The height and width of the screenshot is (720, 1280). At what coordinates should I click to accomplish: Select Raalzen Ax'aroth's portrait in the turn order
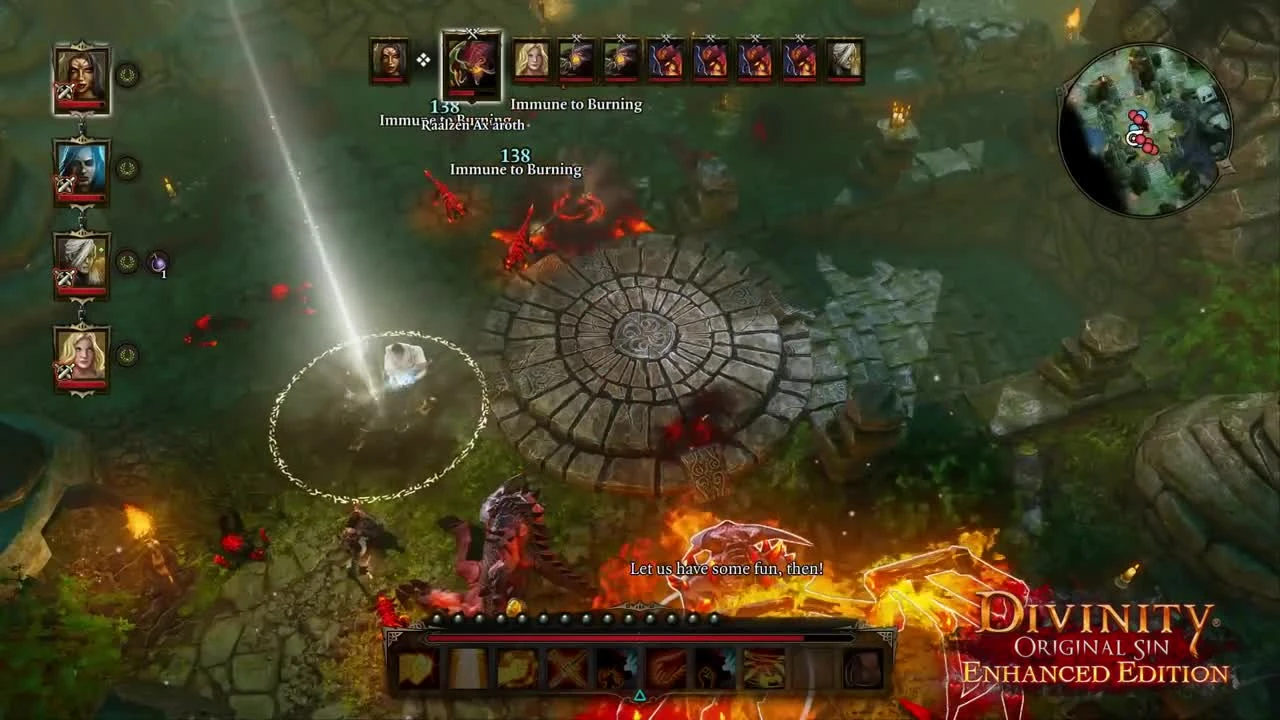point(470,65)
